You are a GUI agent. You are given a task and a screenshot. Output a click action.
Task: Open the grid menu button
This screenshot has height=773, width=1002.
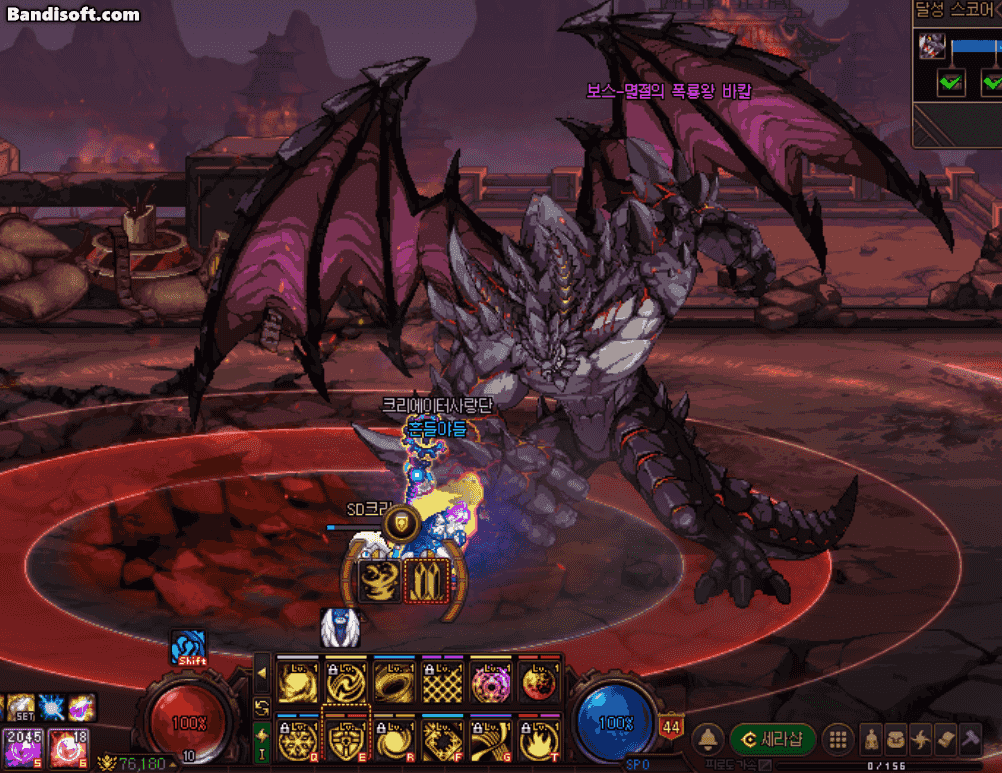pos(838,741)
